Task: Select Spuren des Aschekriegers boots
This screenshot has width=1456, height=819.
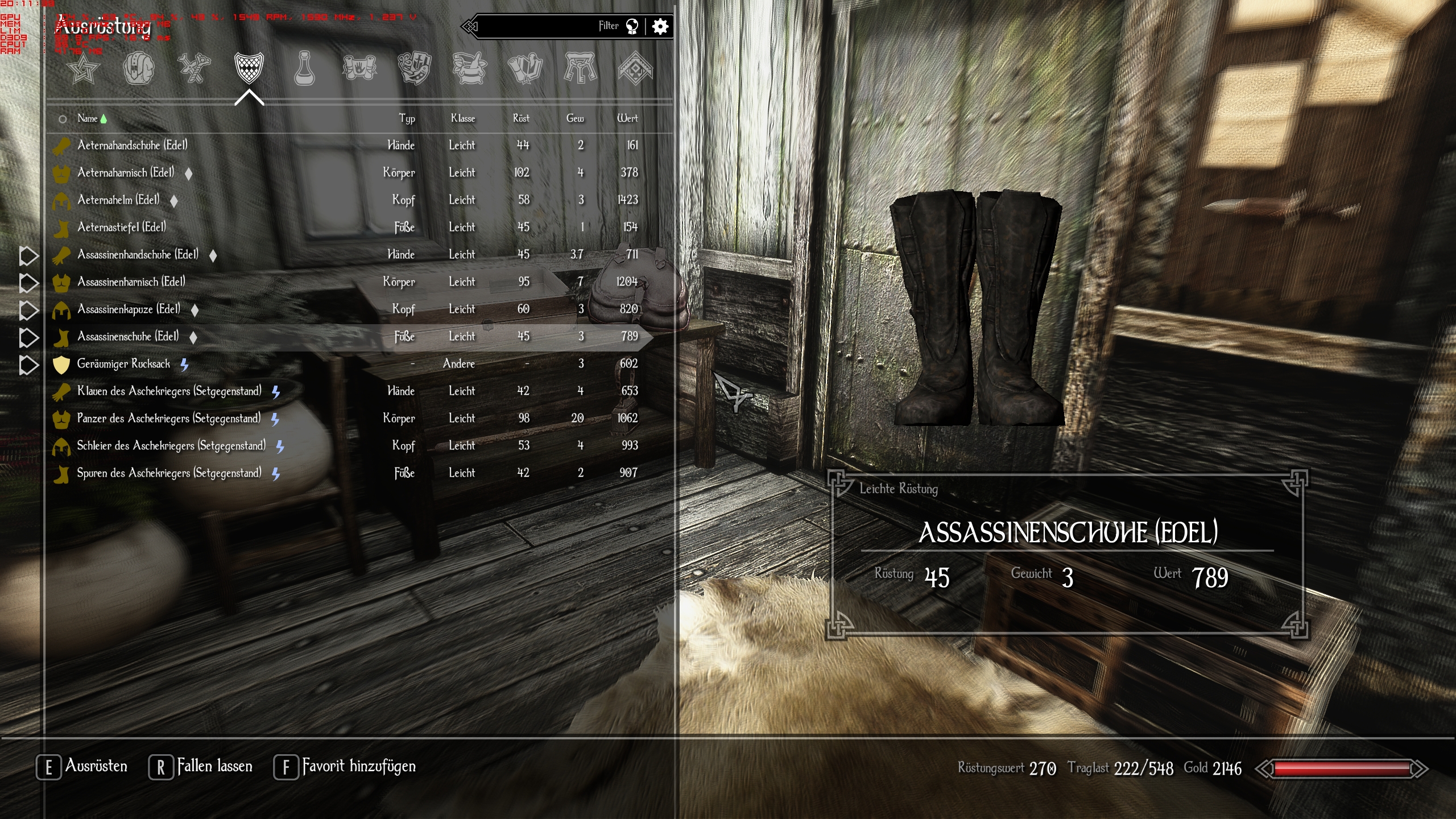Action: click(169, 473)
